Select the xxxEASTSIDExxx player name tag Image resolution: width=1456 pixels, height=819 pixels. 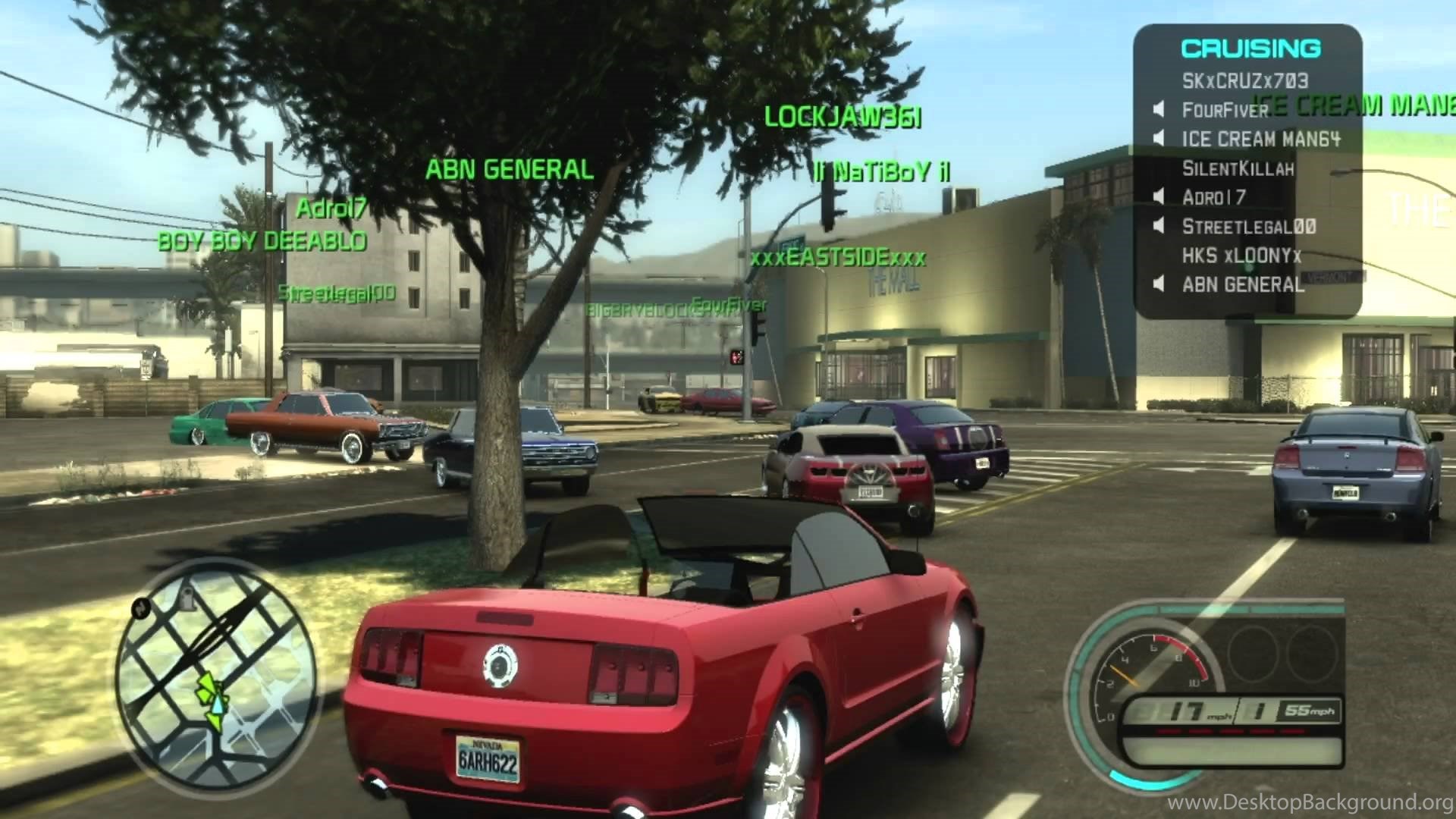(837, 258)
